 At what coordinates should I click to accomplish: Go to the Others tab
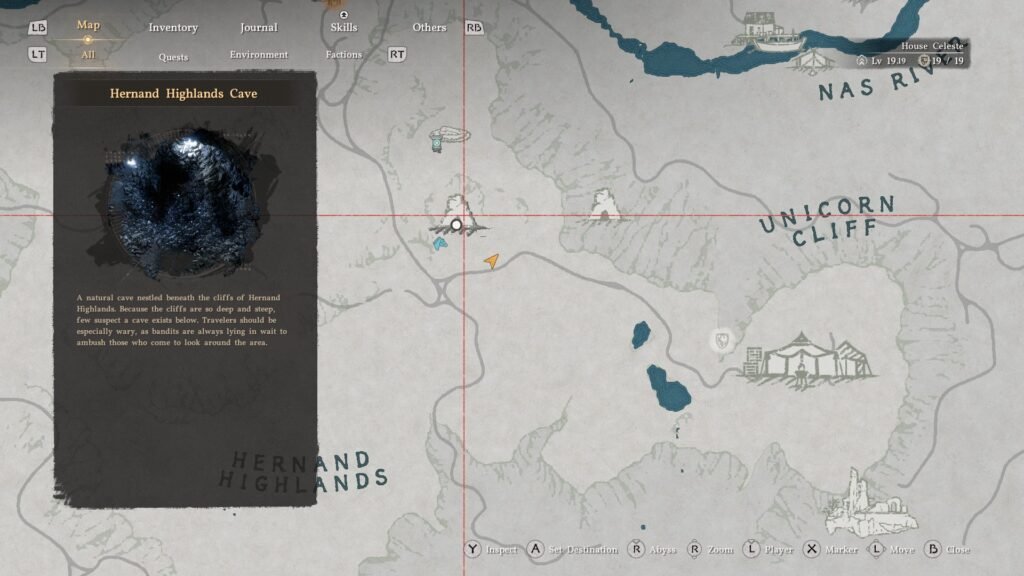tap(430, 27)
